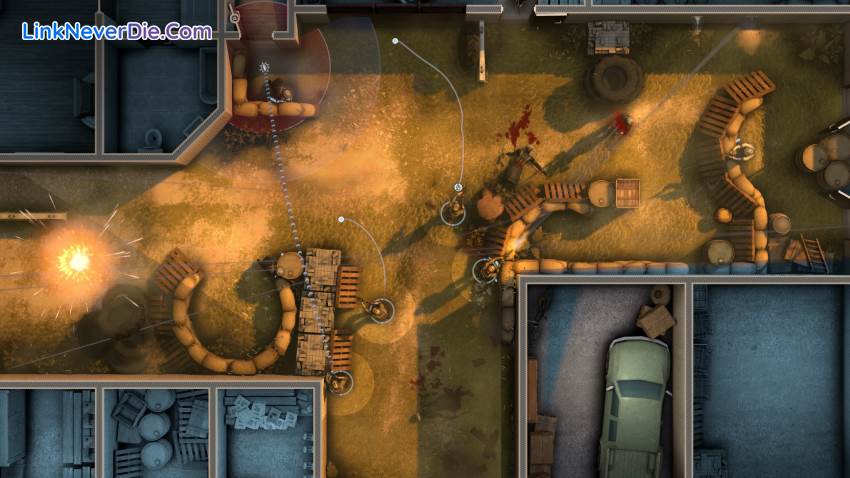Image resolution: width=850 pixels, height=478 pixels.
Task: Select the trooper firing at the sandbag wall
Action: [487, 268]
